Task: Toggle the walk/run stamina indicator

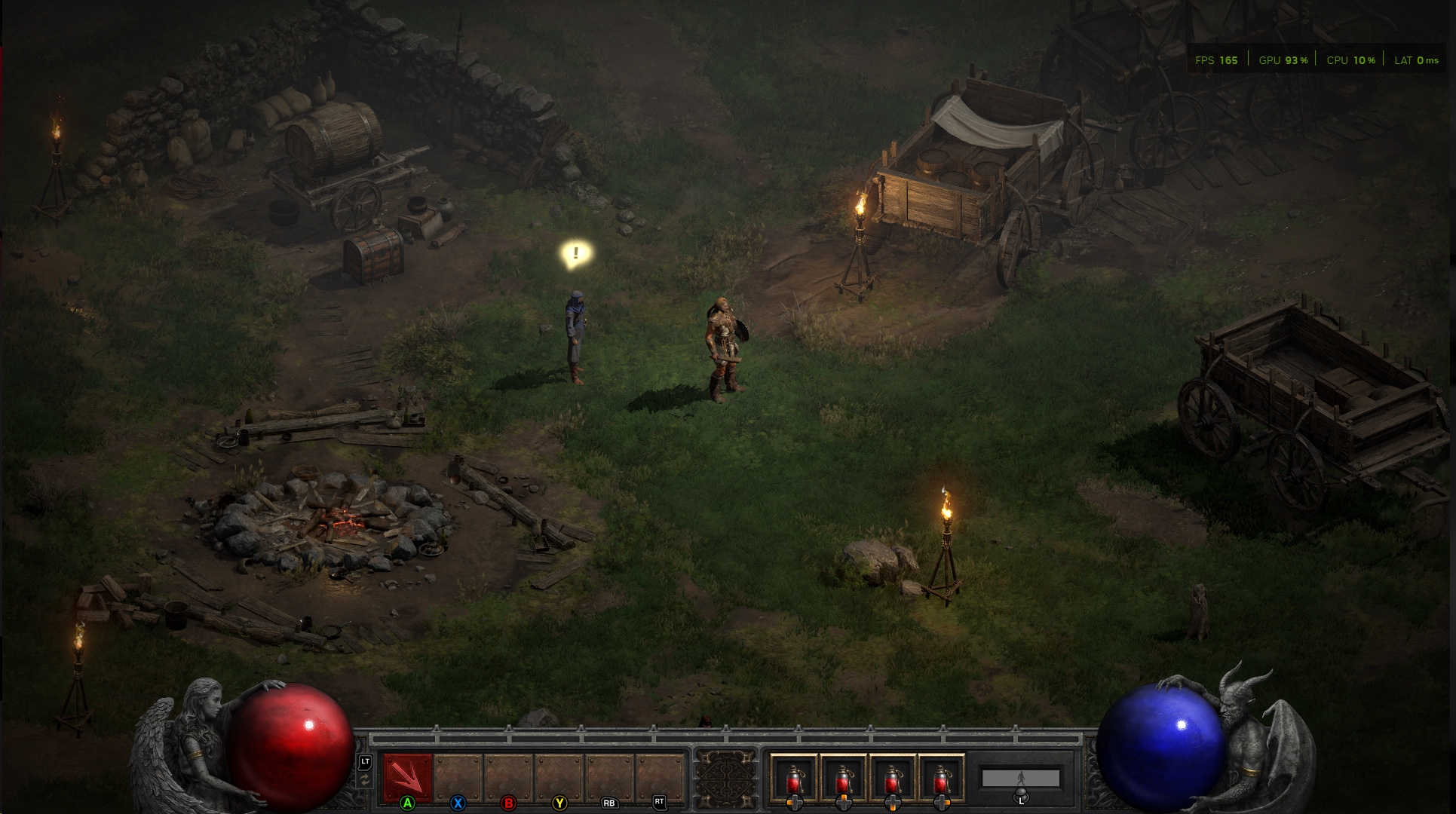Action: coord(1020,779)
